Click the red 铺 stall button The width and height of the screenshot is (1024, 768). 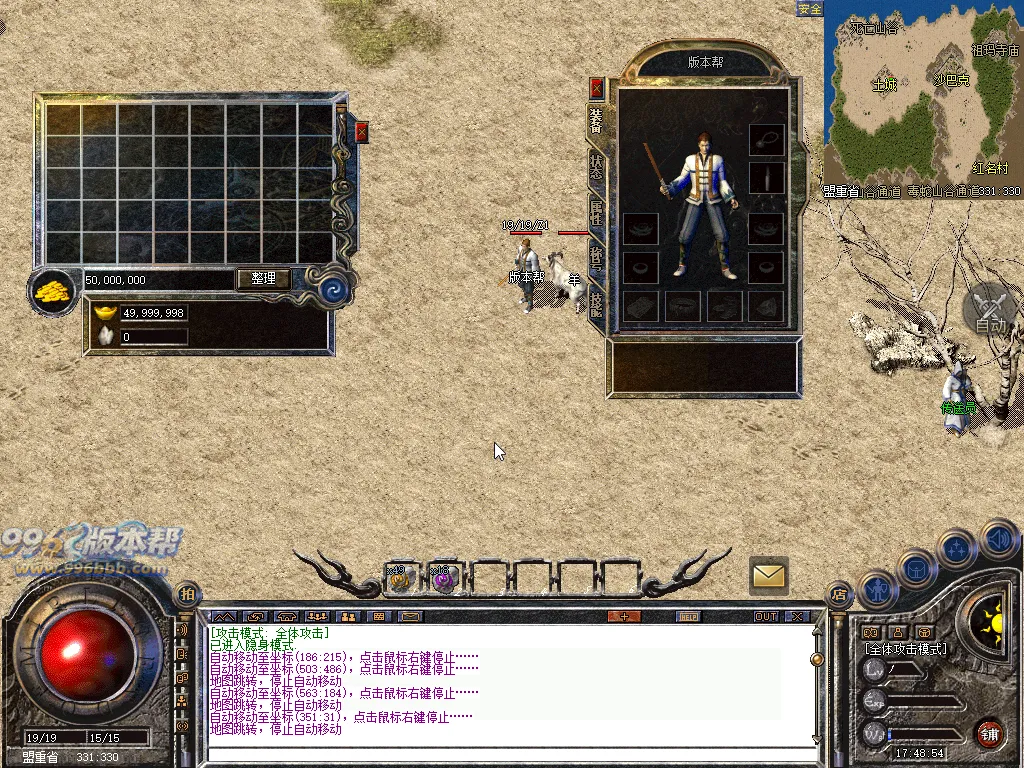[x=990, y=733]
